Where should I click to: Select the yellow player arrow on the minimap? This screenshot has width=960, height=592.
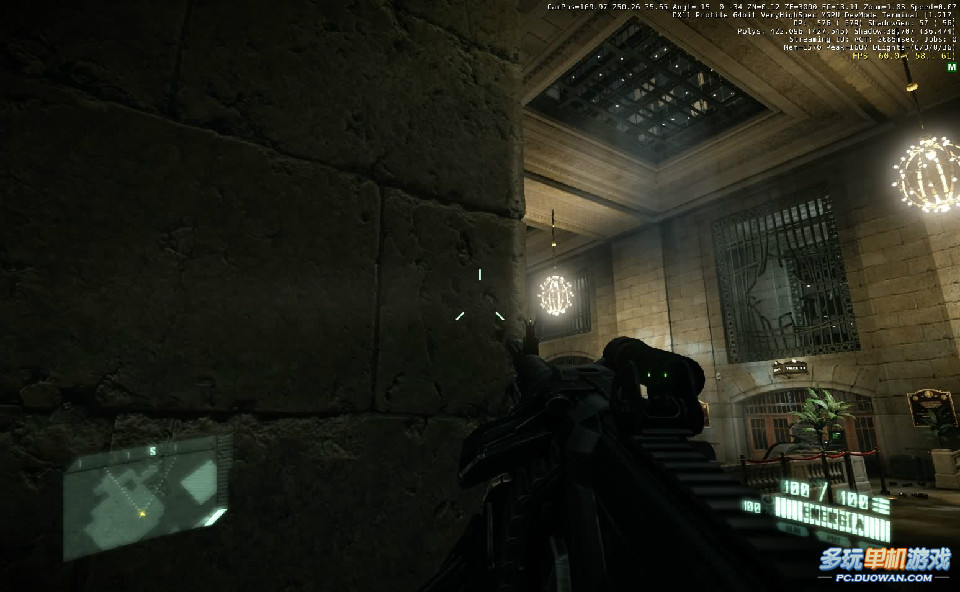(142, 513)
